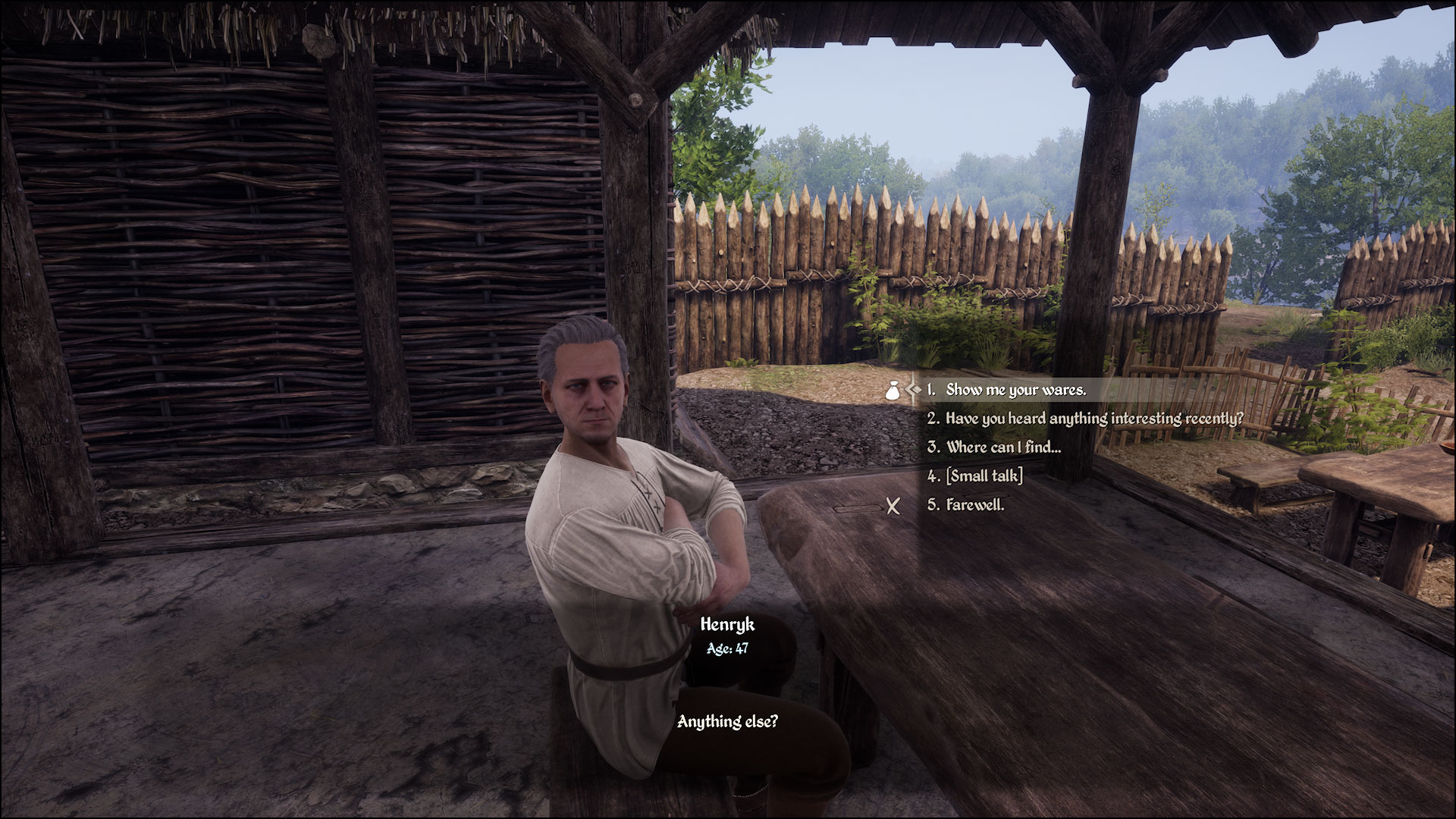Open the Where can I find... submenu
This screenshot has height=819, width=1456.
(x=1003, y=447)
